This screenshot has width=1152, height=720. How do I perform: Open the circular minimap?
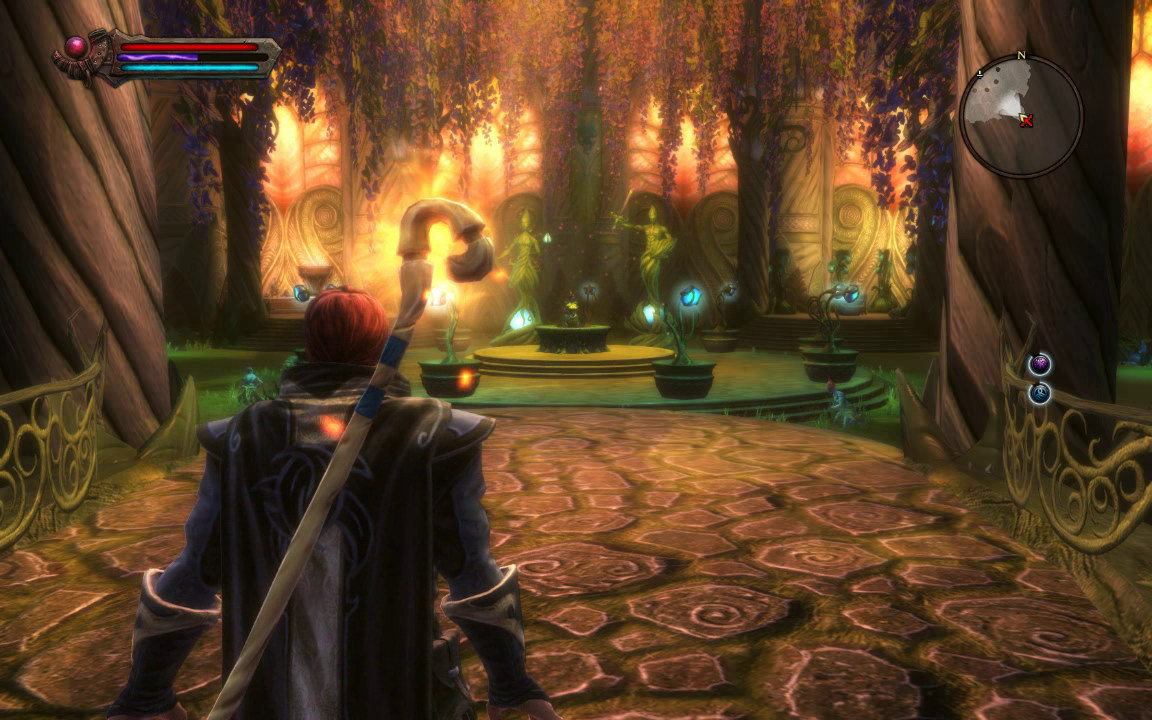tap(1020, 116)
